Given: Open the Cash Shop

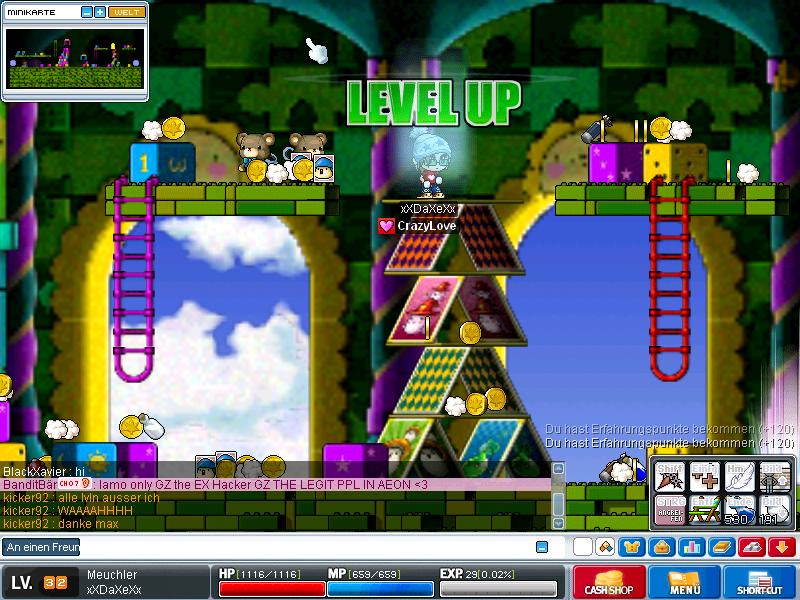Looking at the screenshot, I should click(609, 583).
